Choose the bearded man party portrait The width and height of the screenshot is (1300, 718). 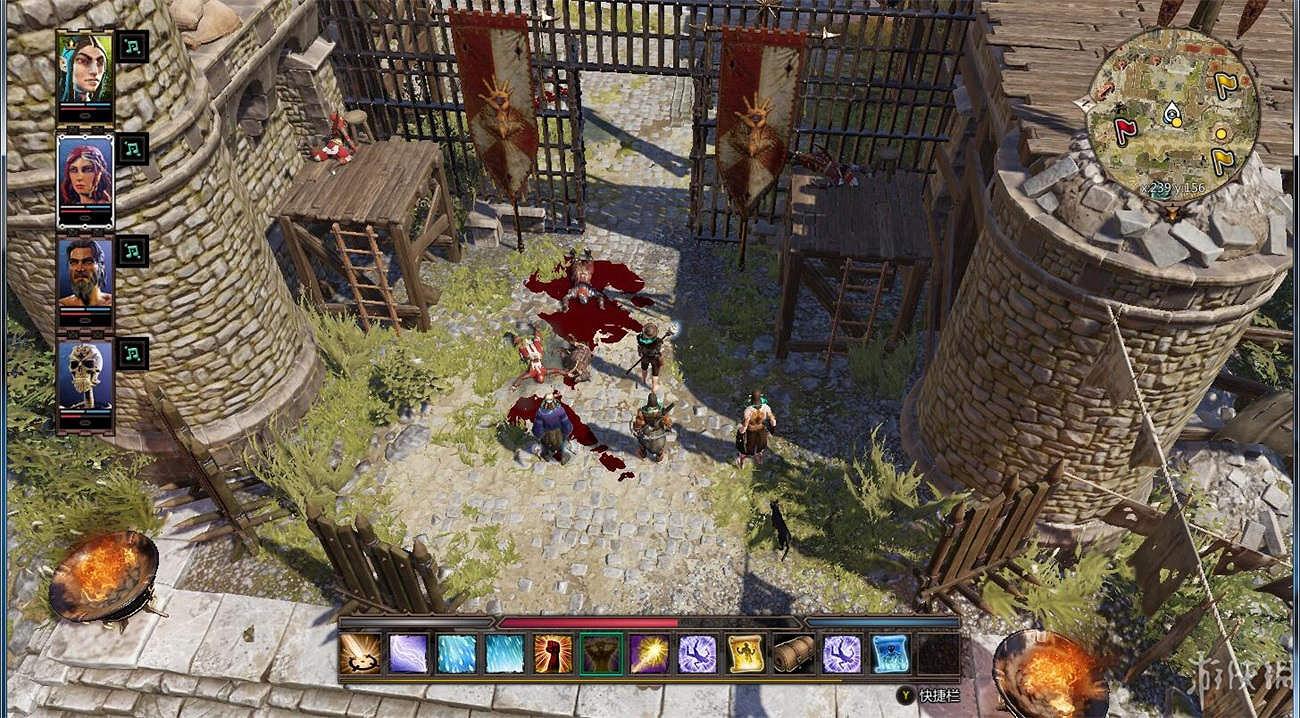(85, 273)
